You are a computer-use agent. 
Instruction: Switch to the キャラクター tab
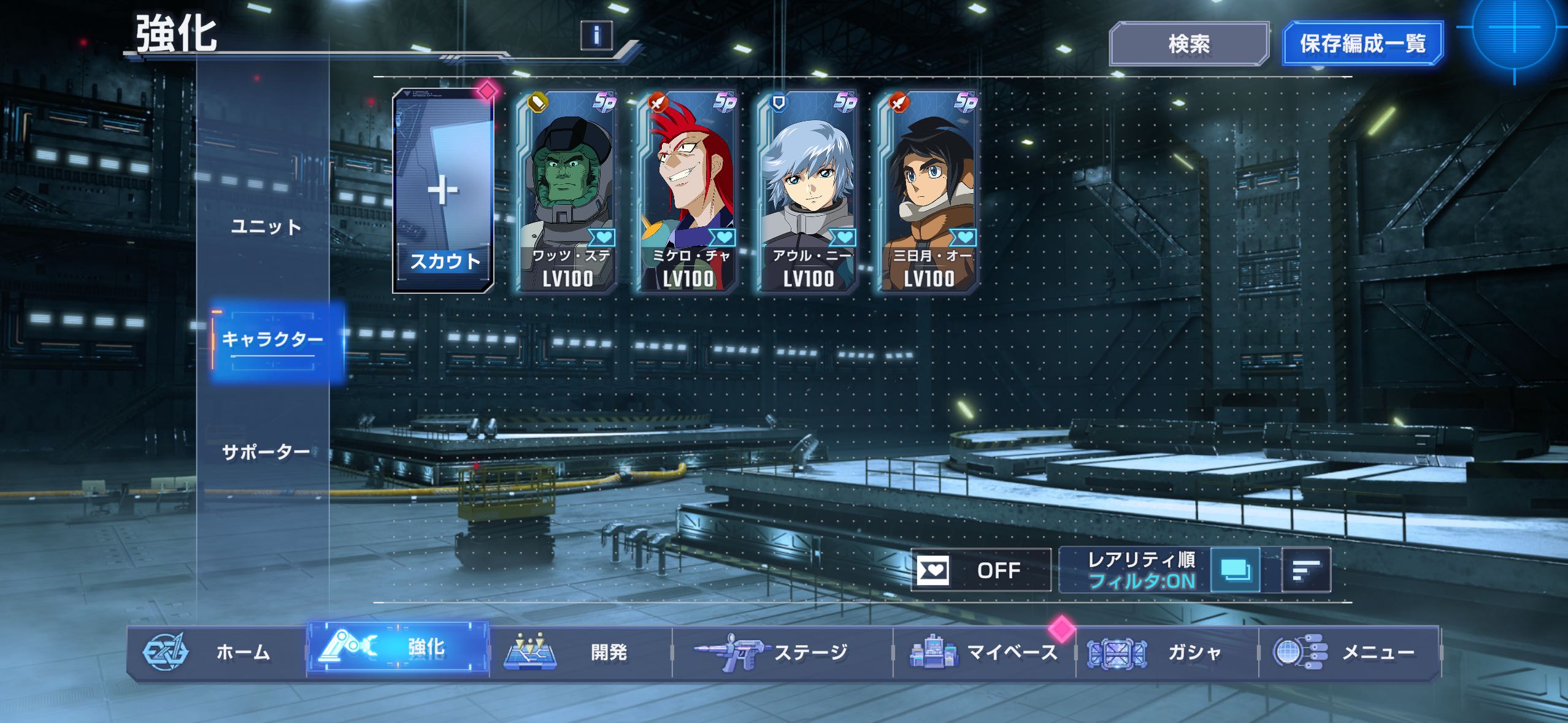pos(272,339)
